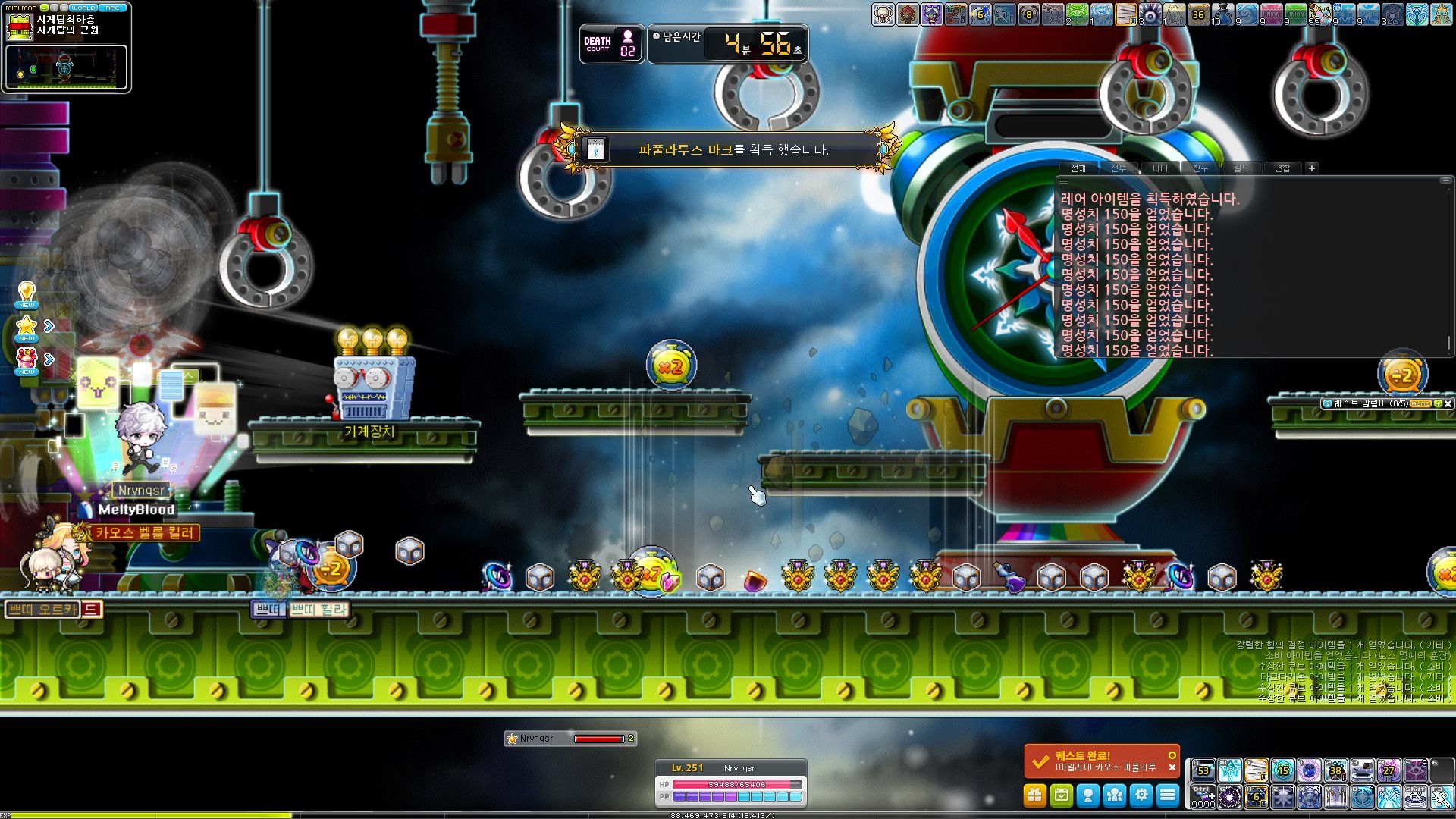The width and height of the screenshot is (1456, 819).
Task: Open the green calendar event button
Action: coord(1061,795)
